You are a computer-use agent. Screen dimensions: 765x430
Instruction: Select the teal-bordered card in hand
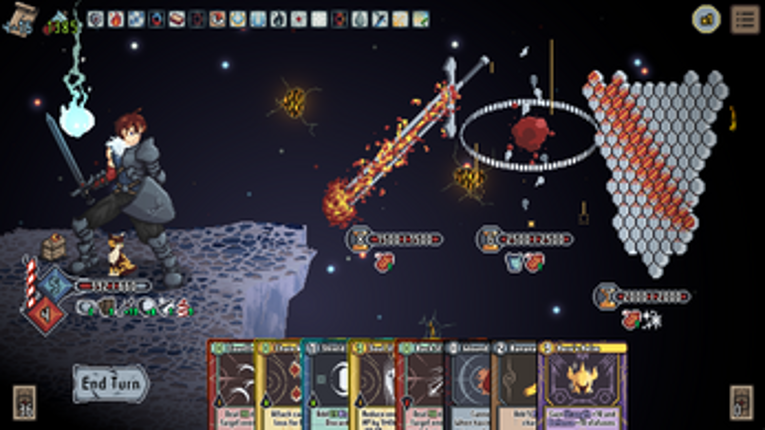click(323, 386)
